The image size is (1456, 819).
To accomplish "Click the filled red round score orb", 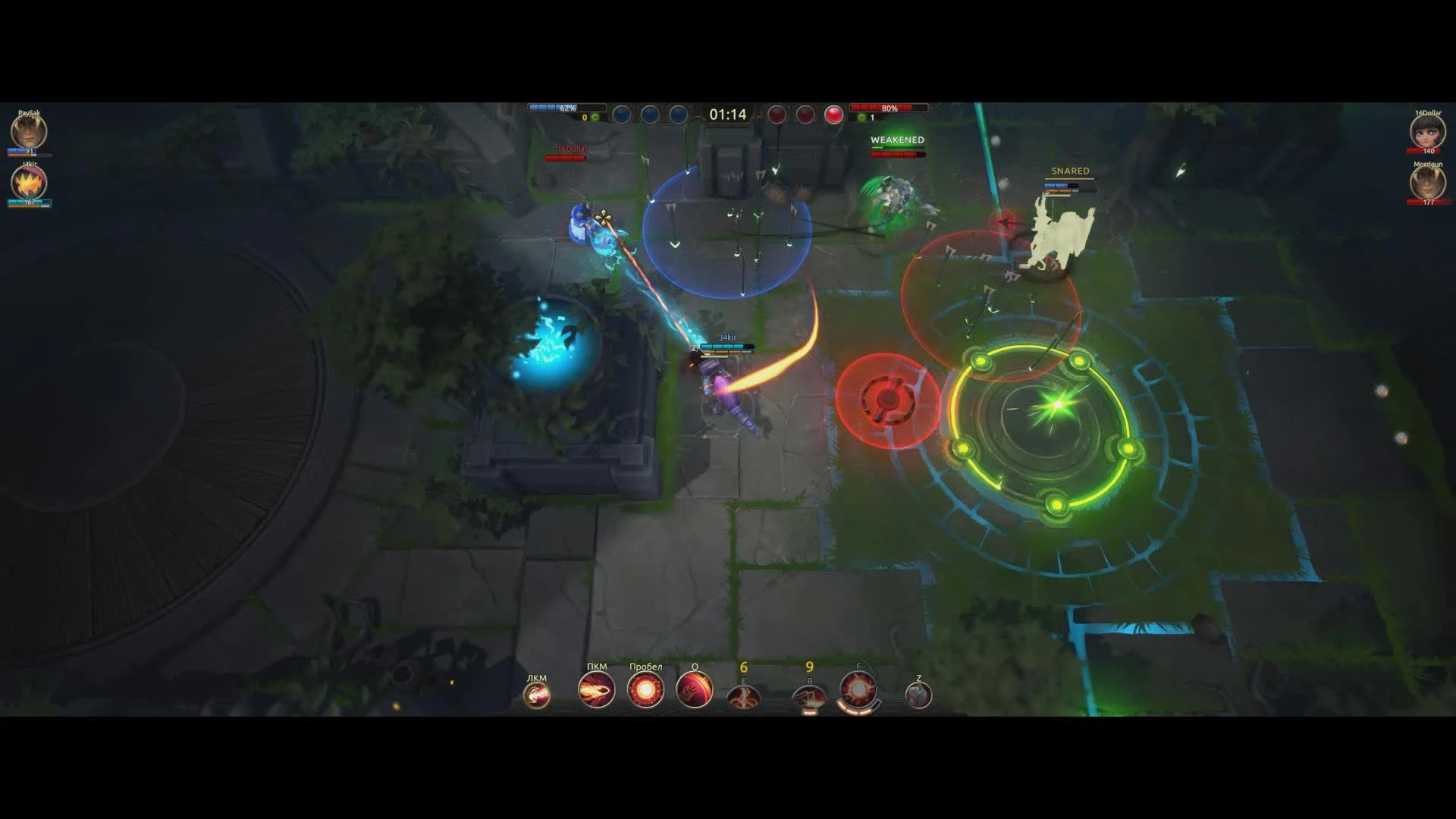I will 835,114.
